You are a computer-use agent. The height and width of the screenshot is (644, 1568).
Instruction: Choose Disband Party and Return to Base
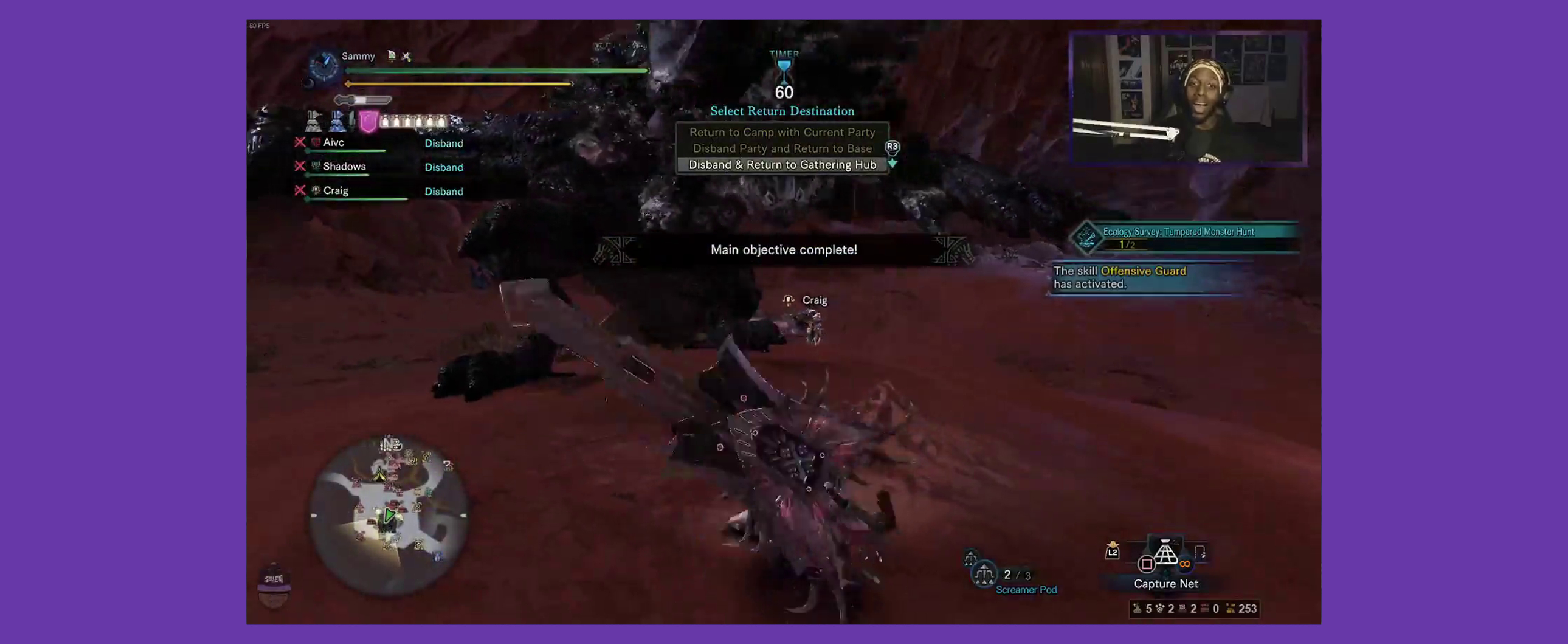tap(782, 148)
